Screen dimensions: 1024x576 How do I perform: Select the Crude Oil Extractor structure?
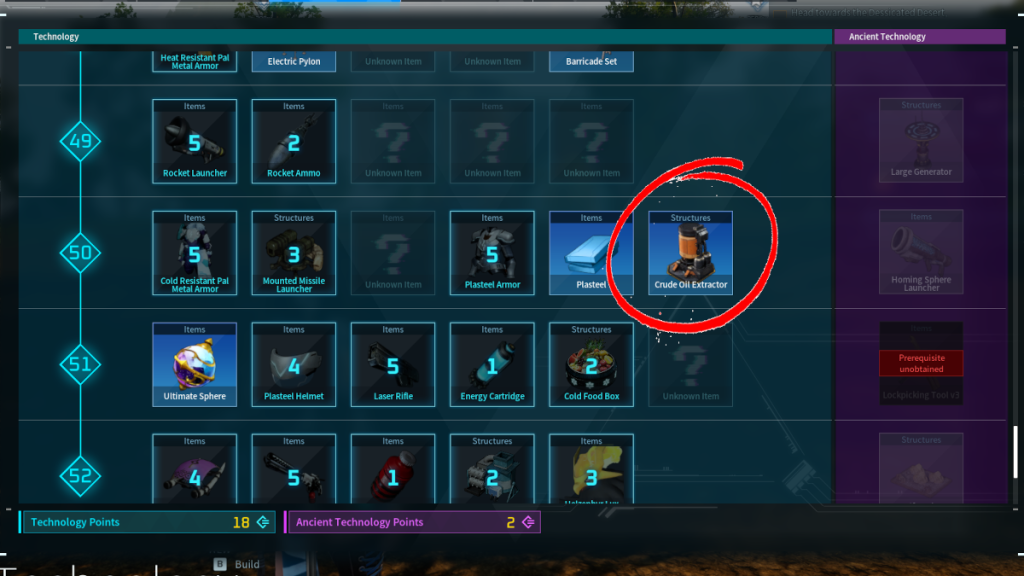[x=690, y=252]
